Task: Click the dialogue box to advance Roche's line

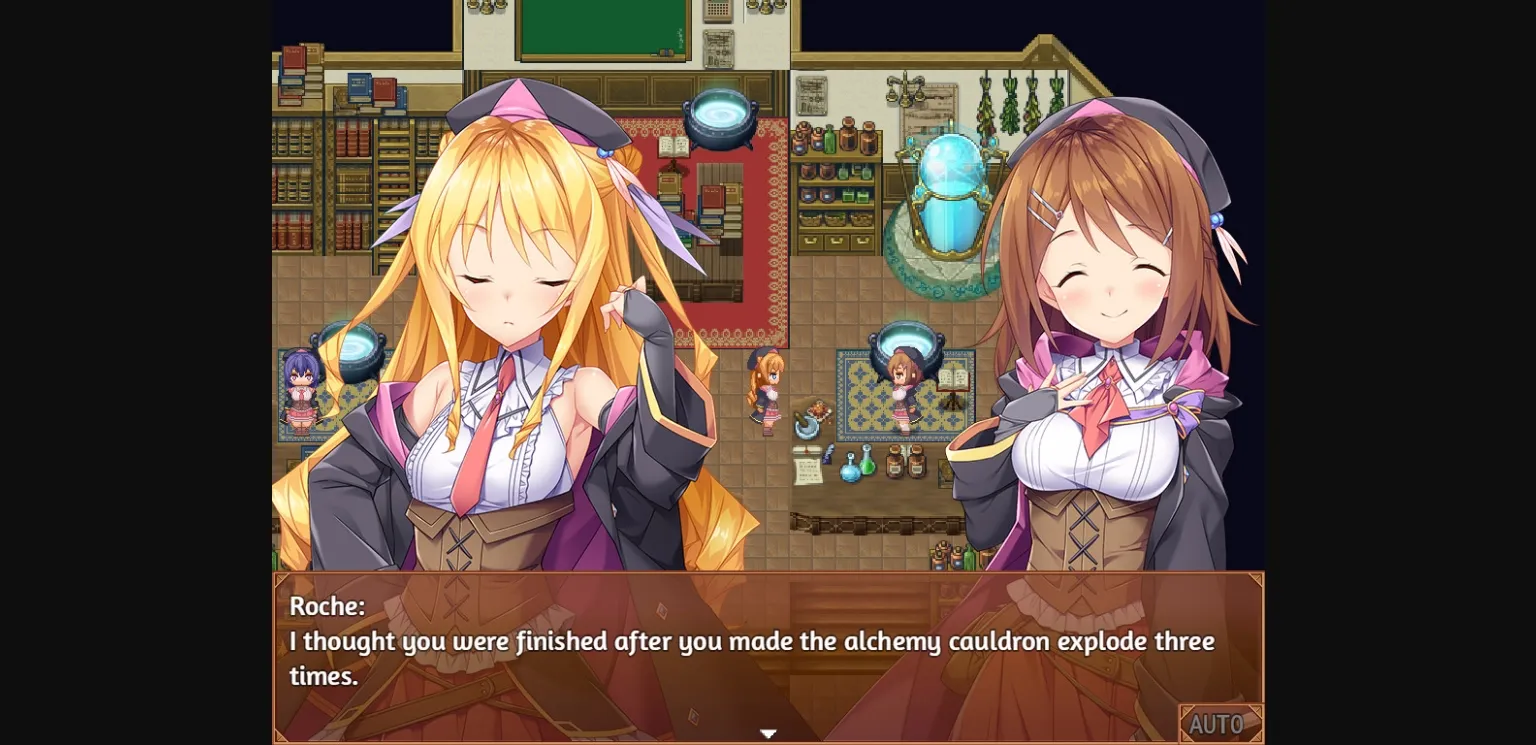Action: click(768, 655)
